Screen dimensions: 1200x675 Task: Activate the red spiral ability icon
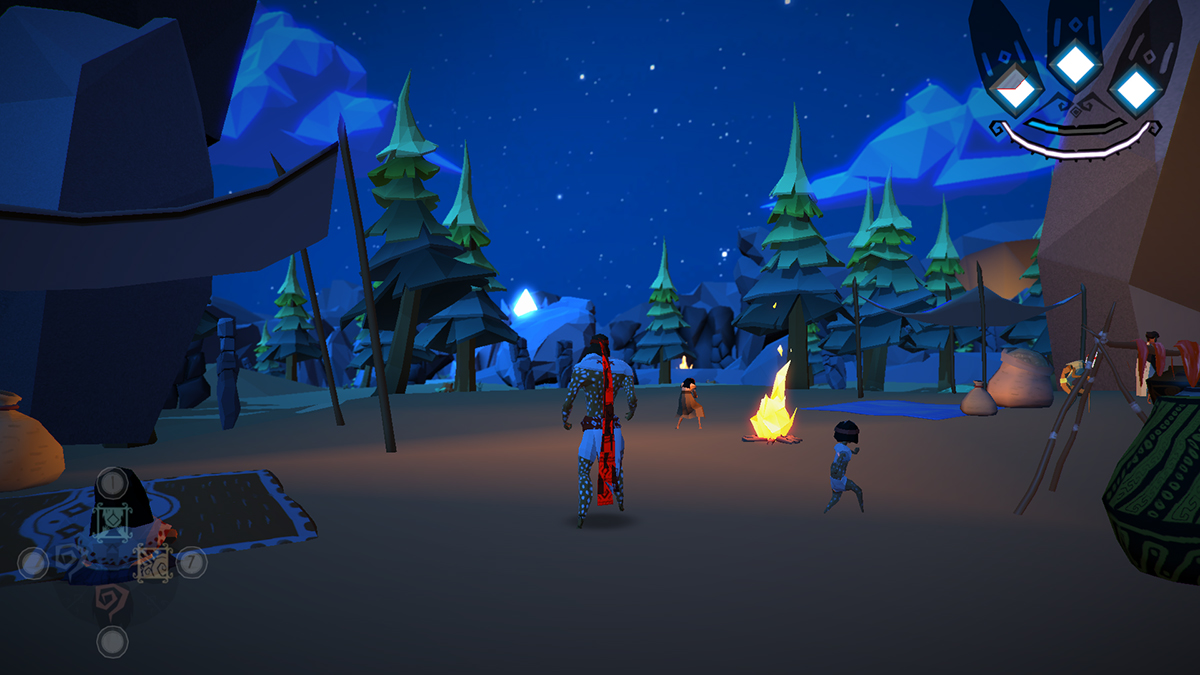[x=111, y=600]
